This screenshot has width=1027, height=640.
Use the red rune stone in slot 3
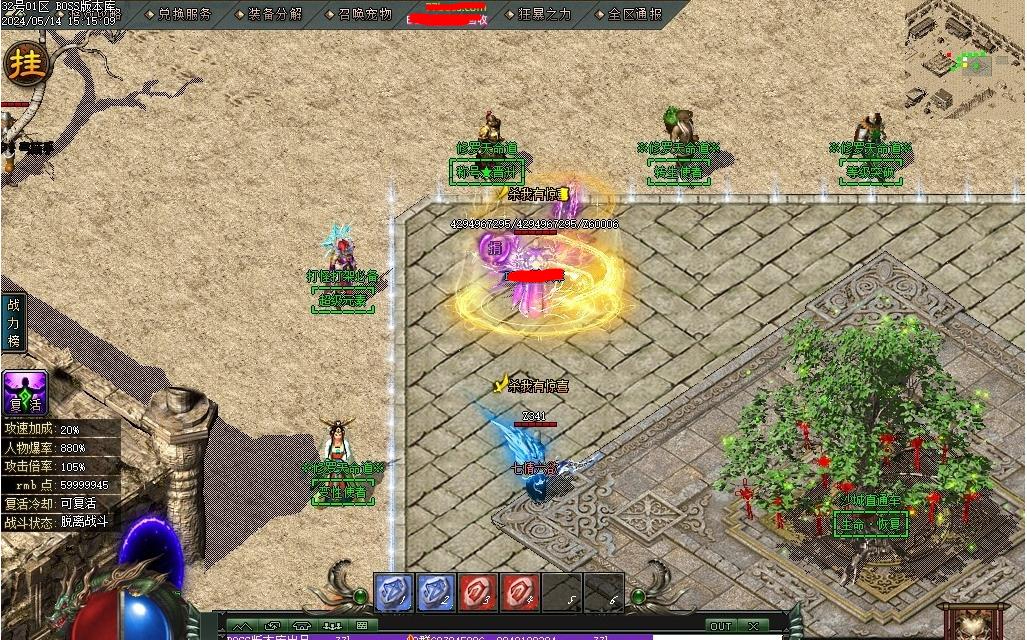(478, 592)
